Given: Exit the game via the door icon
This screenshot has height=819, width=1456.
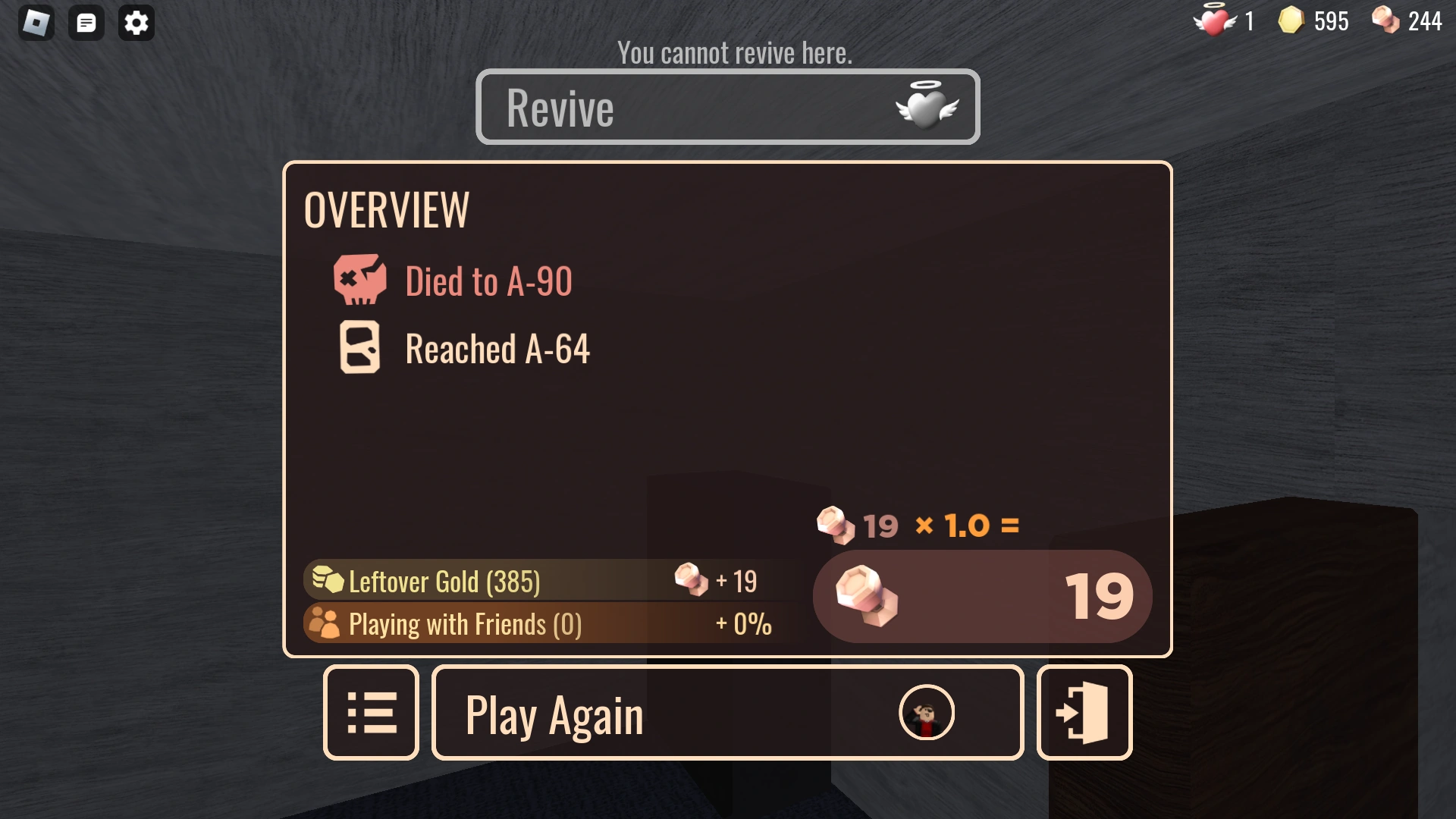Looking at the screenshot, I should pyautogui.click(x=1084, y=712).
